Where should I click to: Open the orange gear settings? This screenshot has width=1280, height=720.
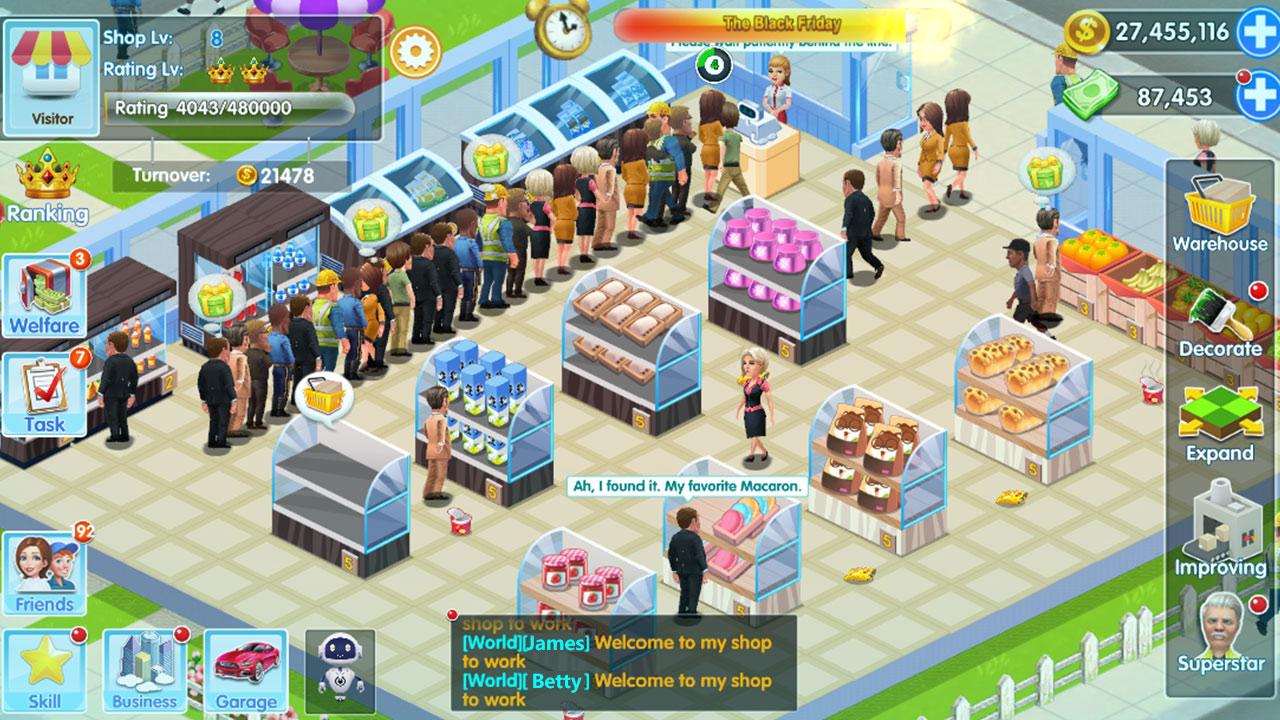click(415, 52)
